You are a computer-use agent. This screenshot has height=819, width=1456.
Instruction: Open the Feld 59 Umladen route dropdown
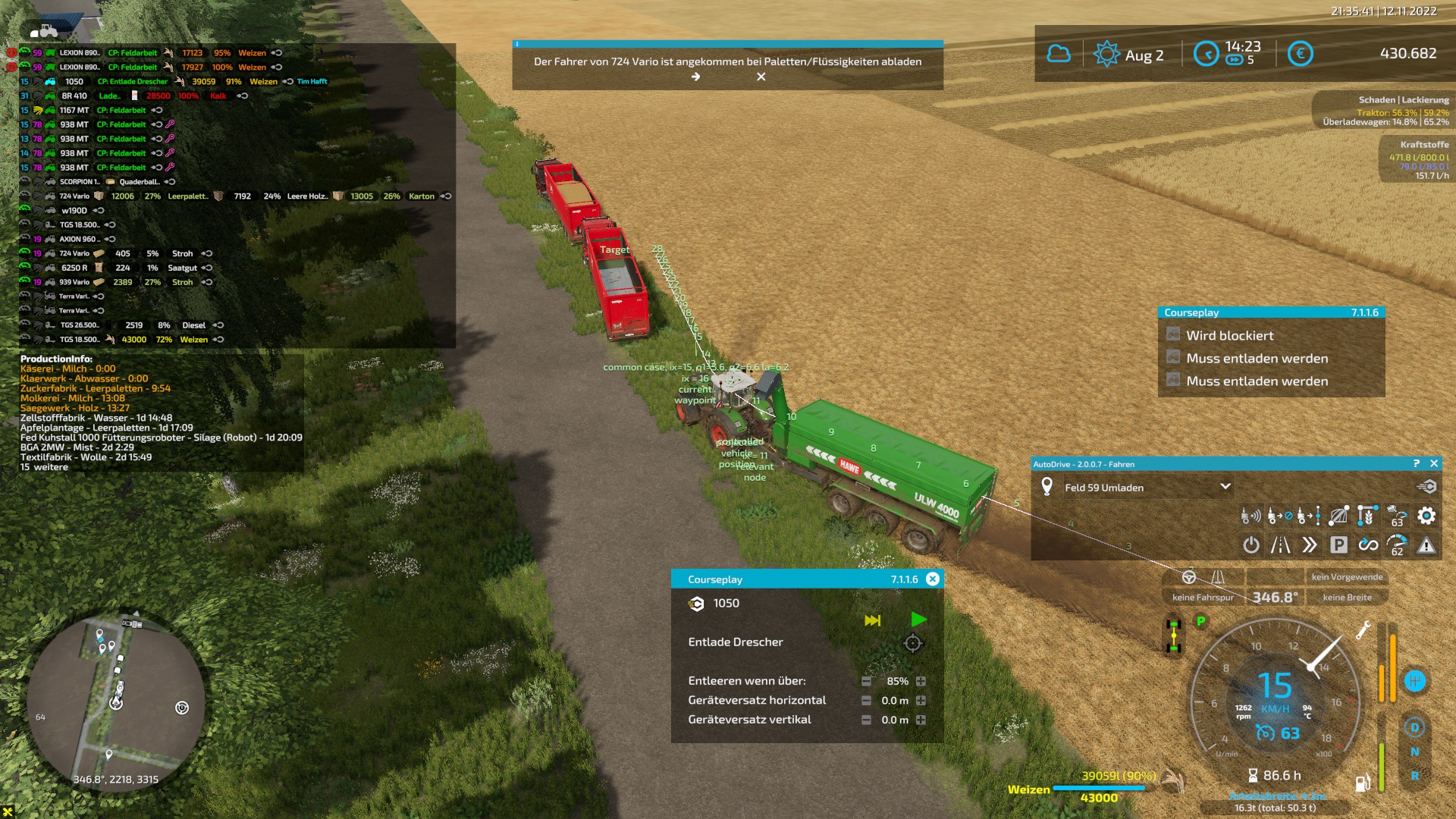tap(1225, 488)
